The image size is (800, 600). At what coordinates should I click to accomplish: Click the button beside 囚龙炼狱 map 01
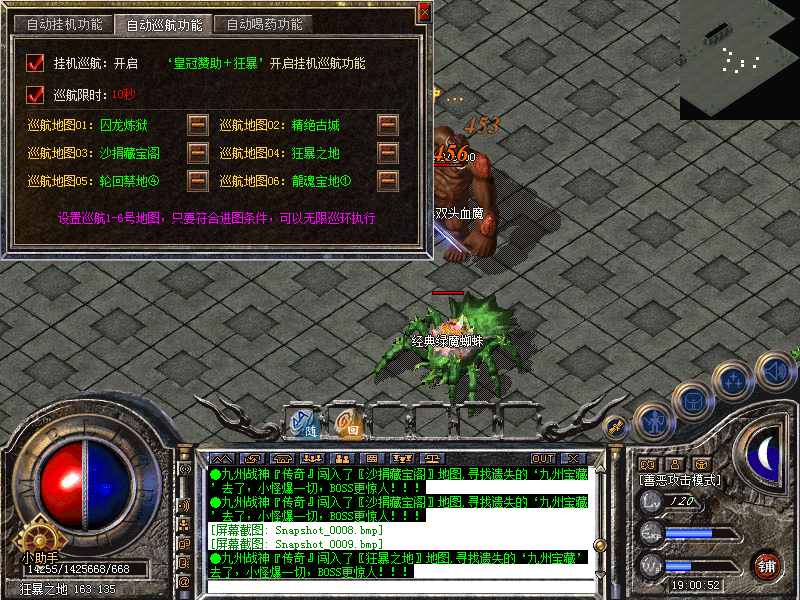point(198,125)
